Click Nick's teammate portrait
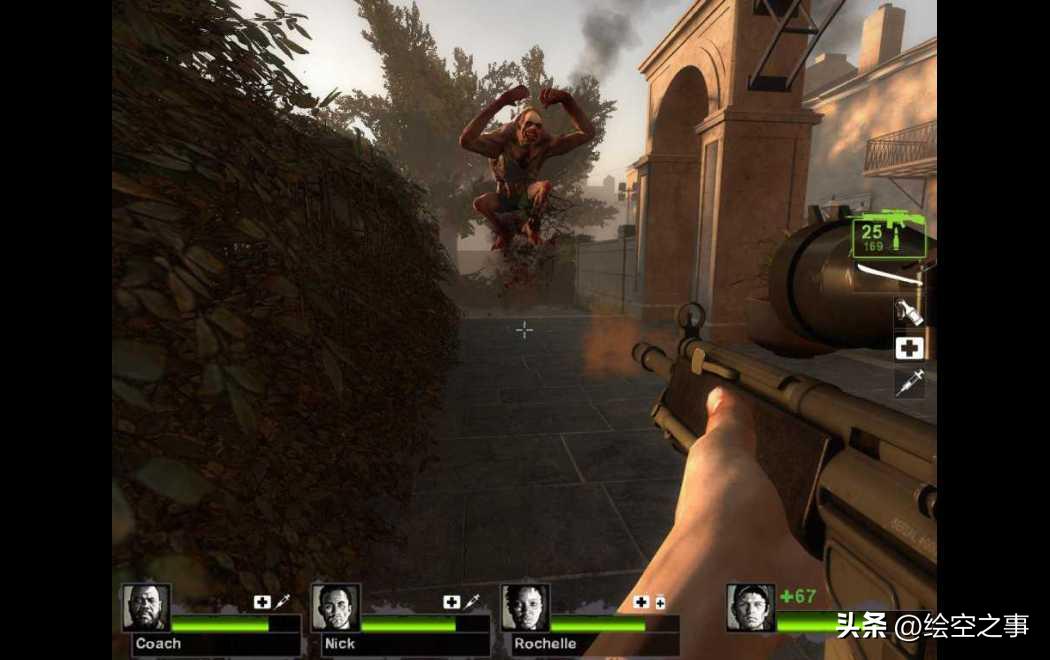This screenshot has width=1050, height=660. click(x=335, y=608)
